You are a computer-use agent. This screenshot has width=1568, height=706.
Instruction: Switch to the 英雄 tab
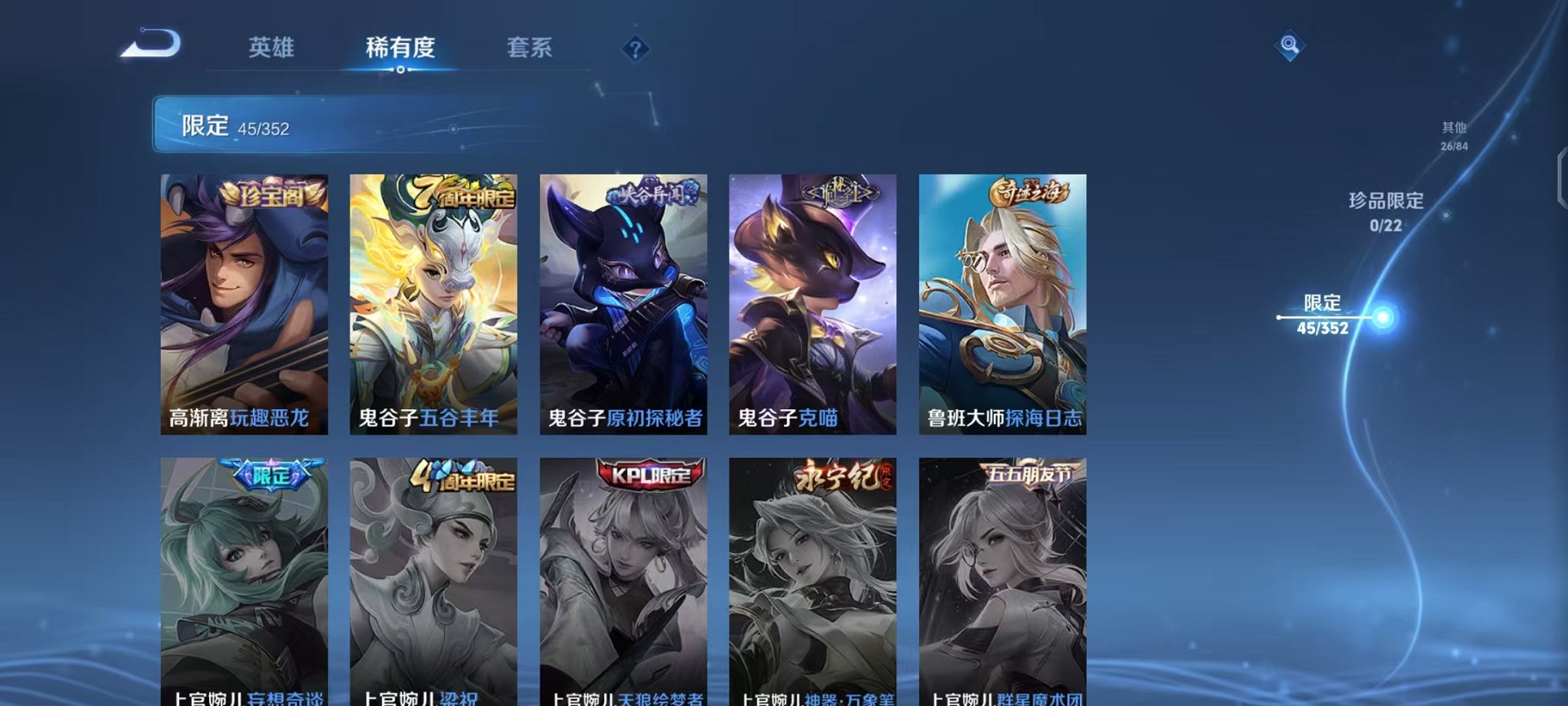click(271, 46)
